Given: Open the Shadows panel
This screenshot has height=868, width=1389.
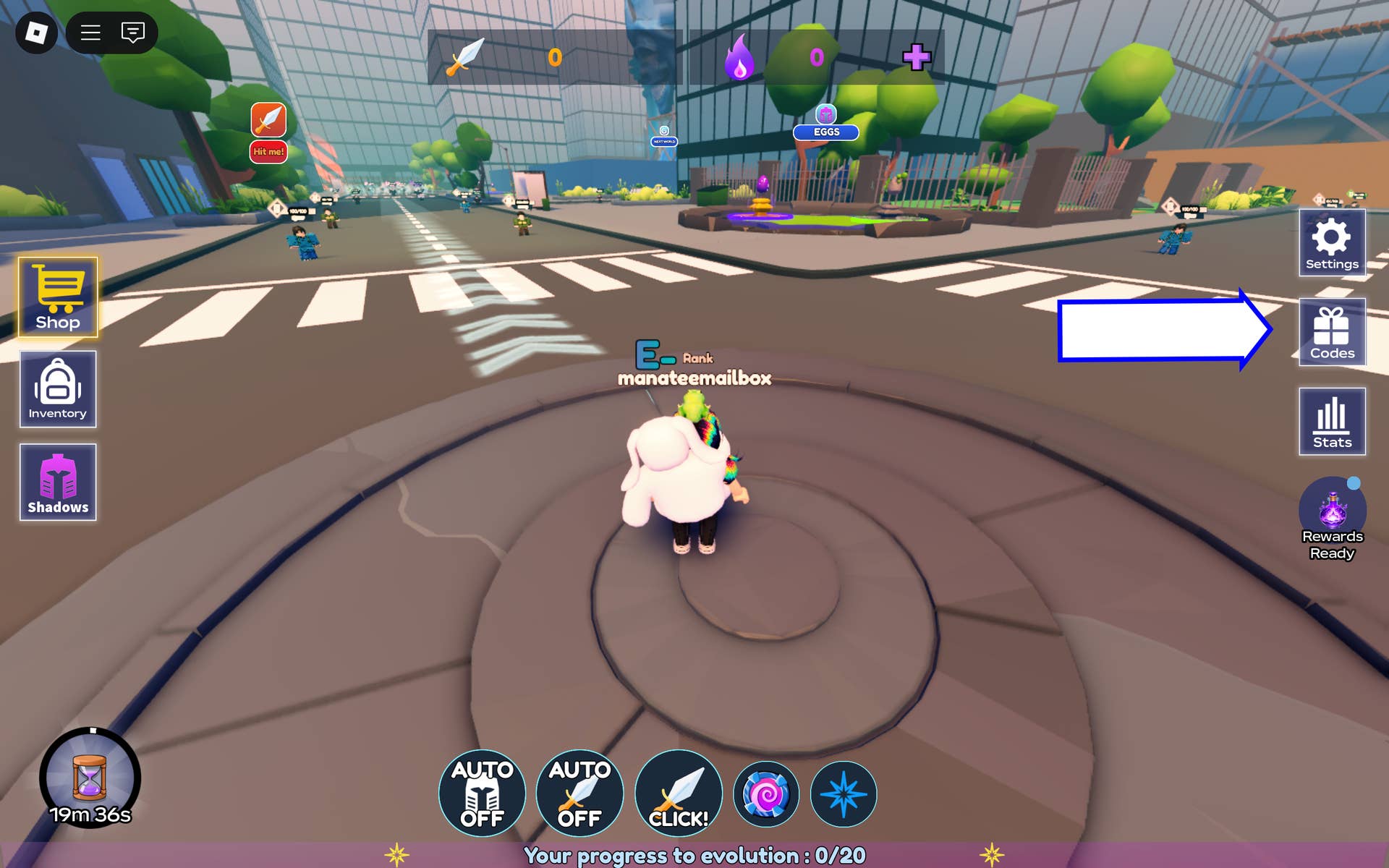Looking at the screenshot, I should pos(58,482).
